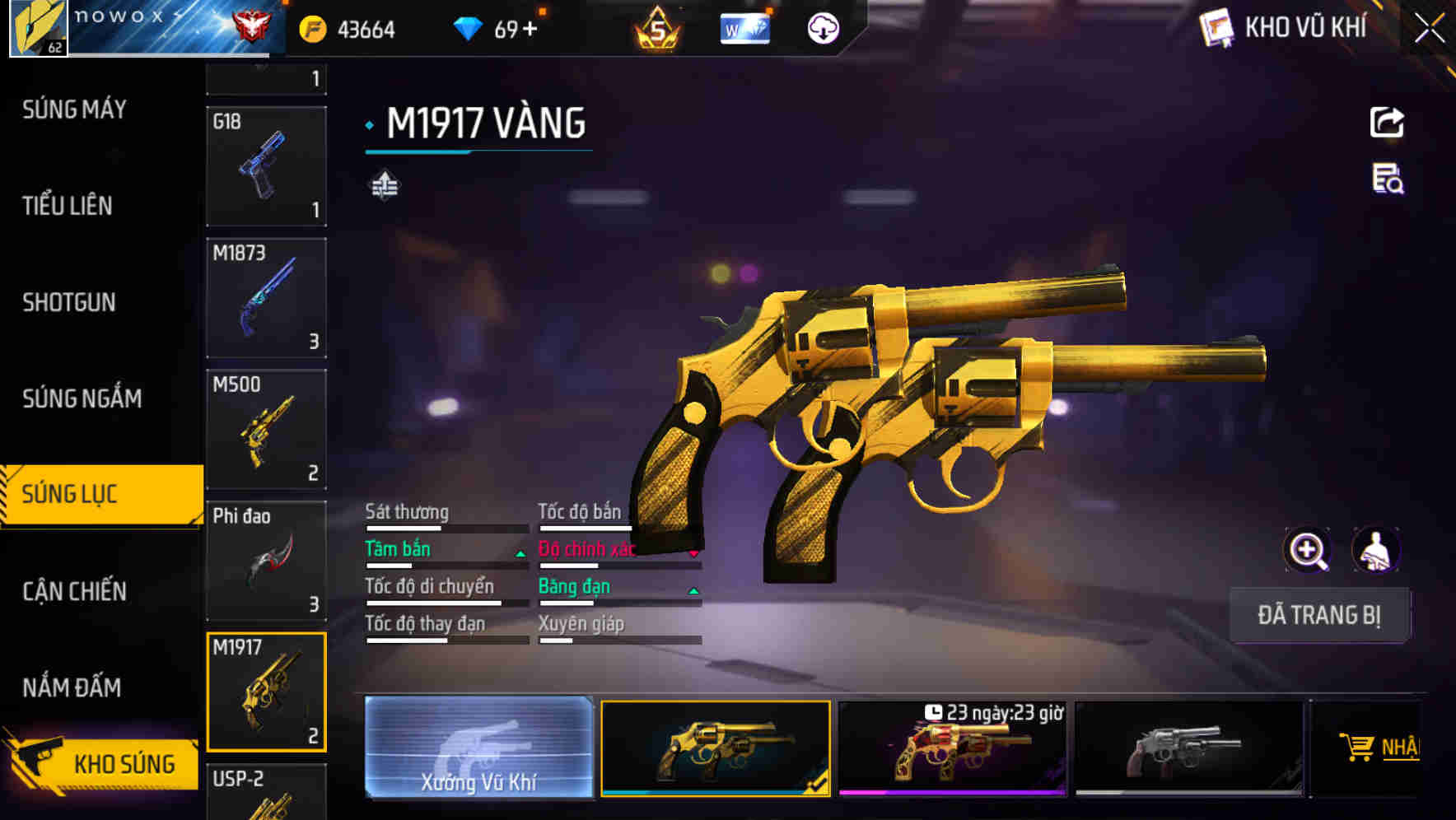Select the G18 pistol slot
This screenshot has height=820, width=1456.
pyautogui.click(x=266, y=165)
